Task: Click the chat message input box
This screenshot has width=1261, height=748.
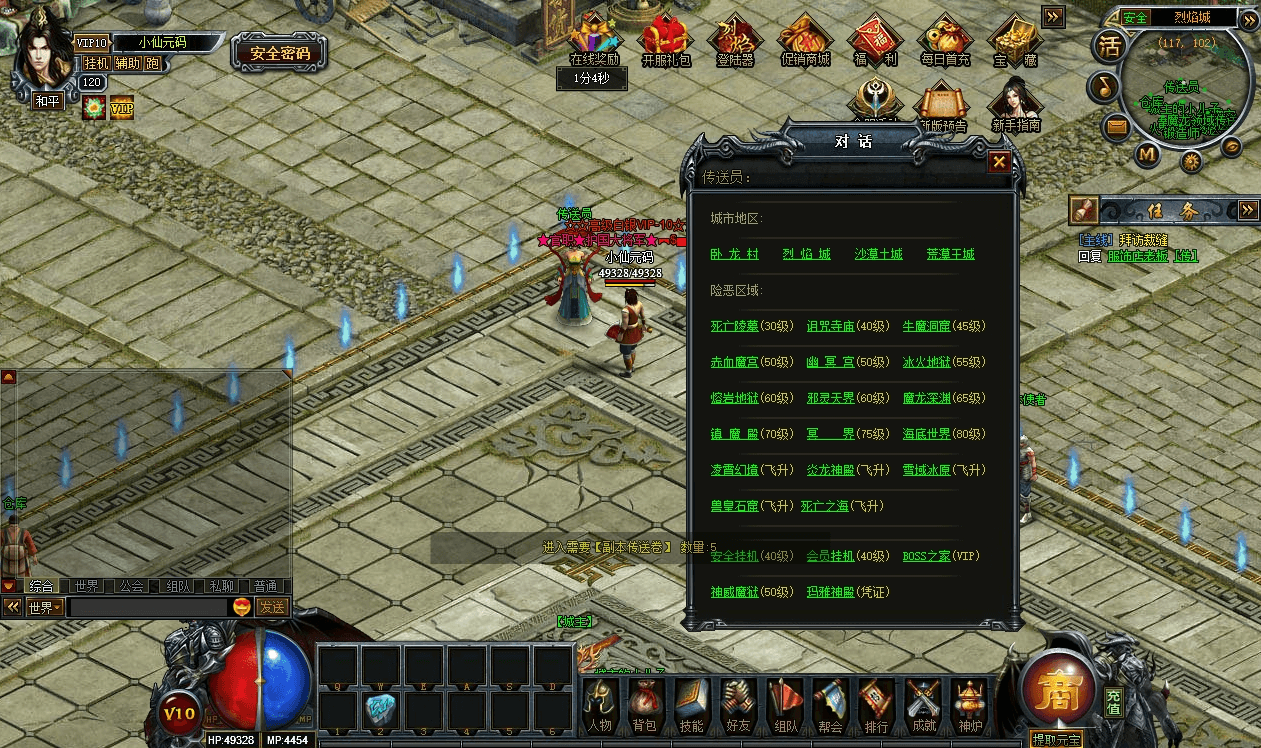Action: click(x=147, y=607)
